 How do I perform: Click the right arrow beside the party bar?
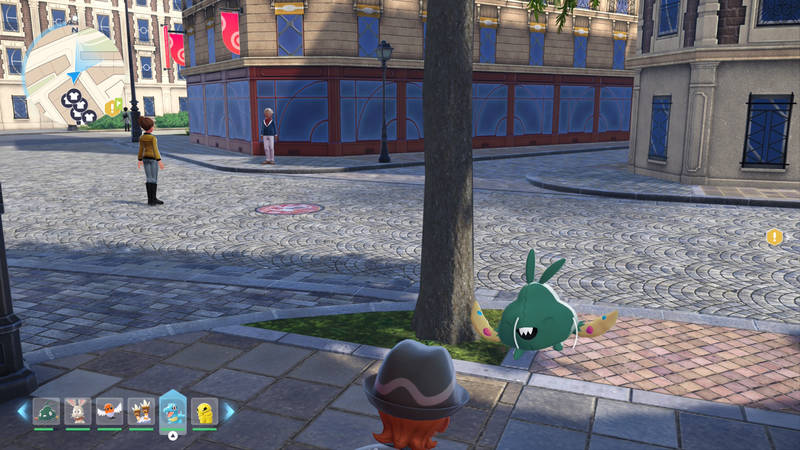click(x=229, y=411)
